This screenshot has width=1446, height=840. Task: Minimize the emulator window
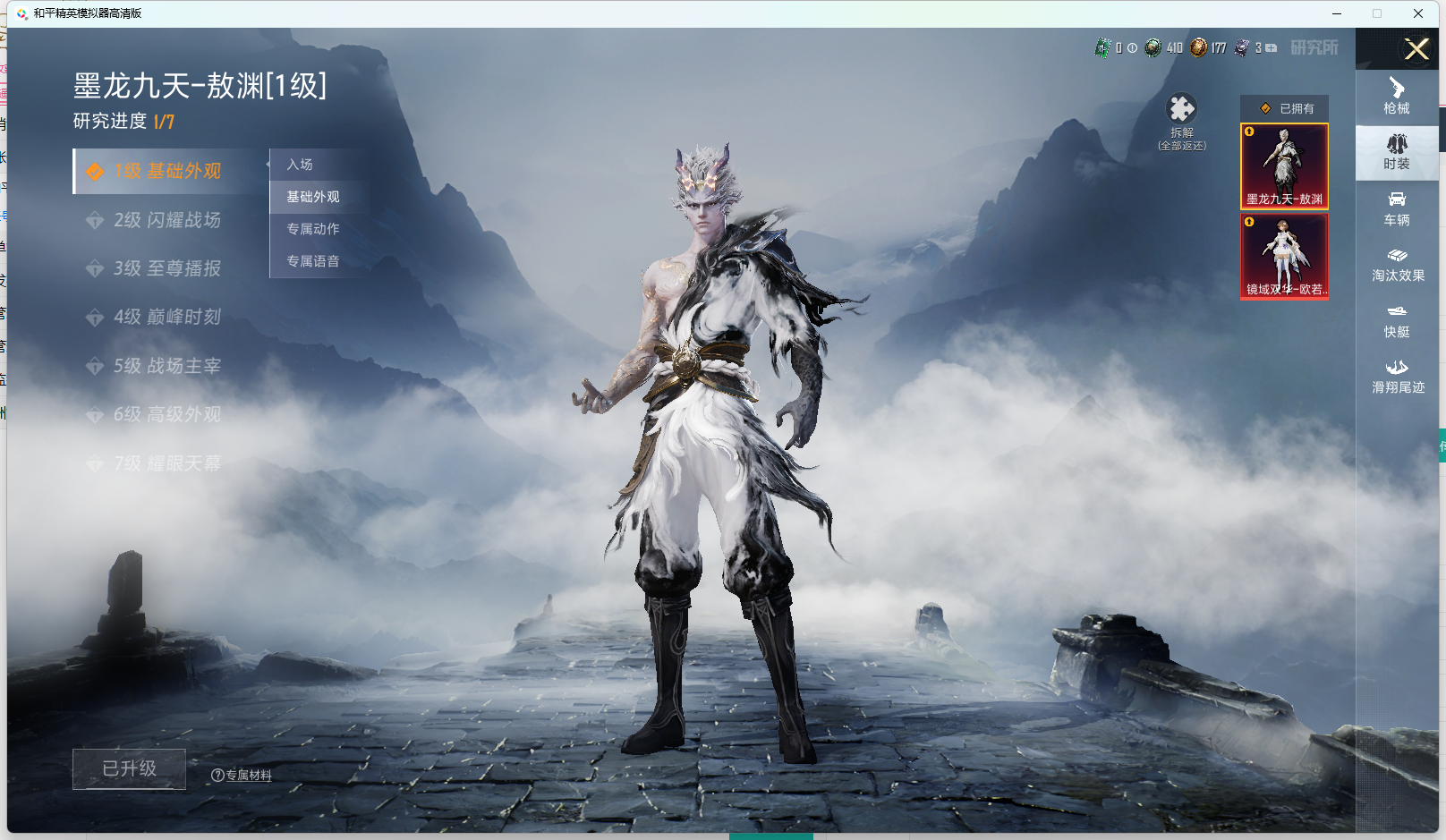pyautogui.click(x=1337, y=13)
